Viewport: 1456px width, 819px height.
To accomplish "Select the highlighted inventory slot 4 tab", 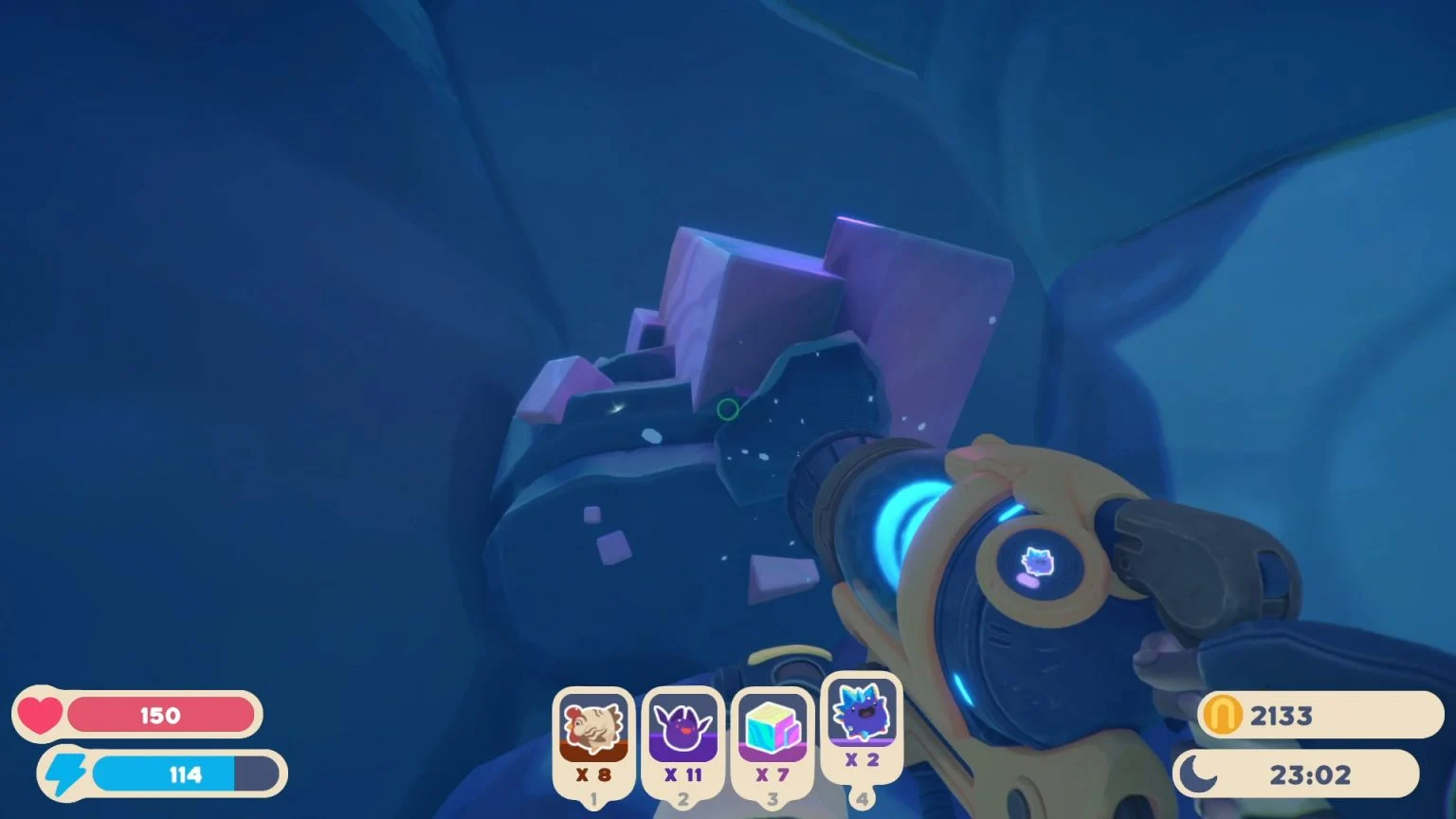I will (x=861, y=799).
